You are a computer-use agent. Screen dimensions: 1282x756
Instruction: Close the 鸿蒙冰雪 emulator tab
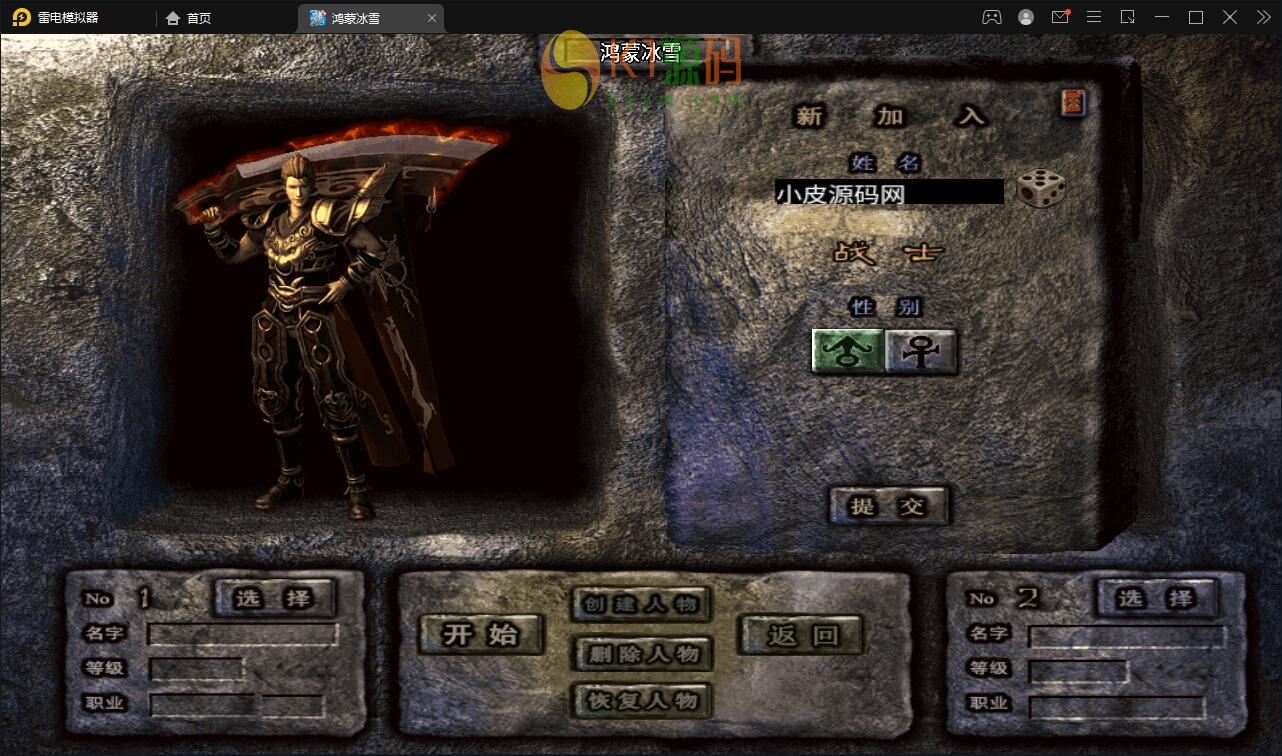click(x=432, y=18)
